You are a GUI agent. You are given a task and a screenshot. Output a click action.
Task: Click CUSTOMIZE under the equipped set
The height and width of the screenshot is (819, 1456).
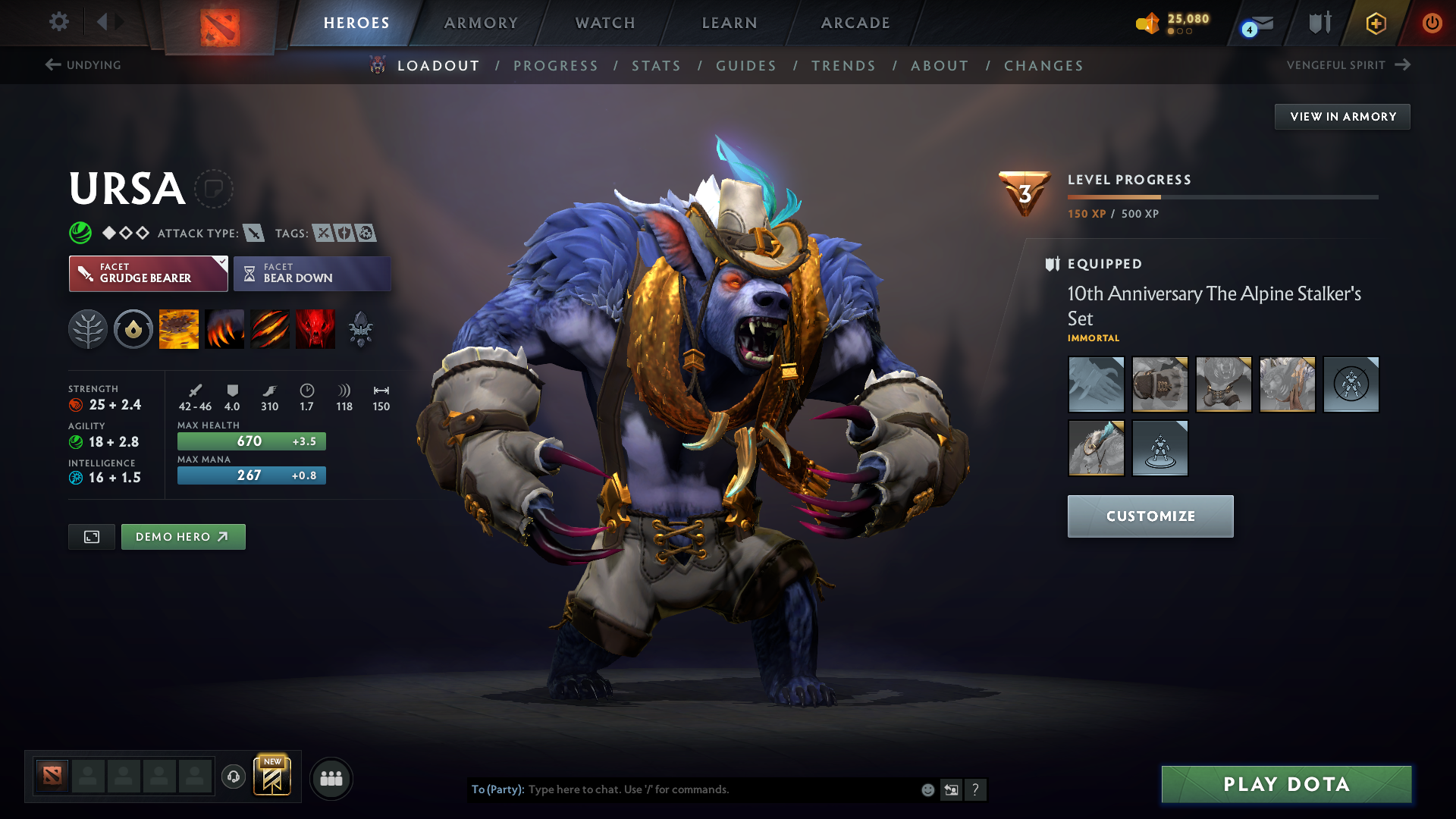tap(1150, 516)
